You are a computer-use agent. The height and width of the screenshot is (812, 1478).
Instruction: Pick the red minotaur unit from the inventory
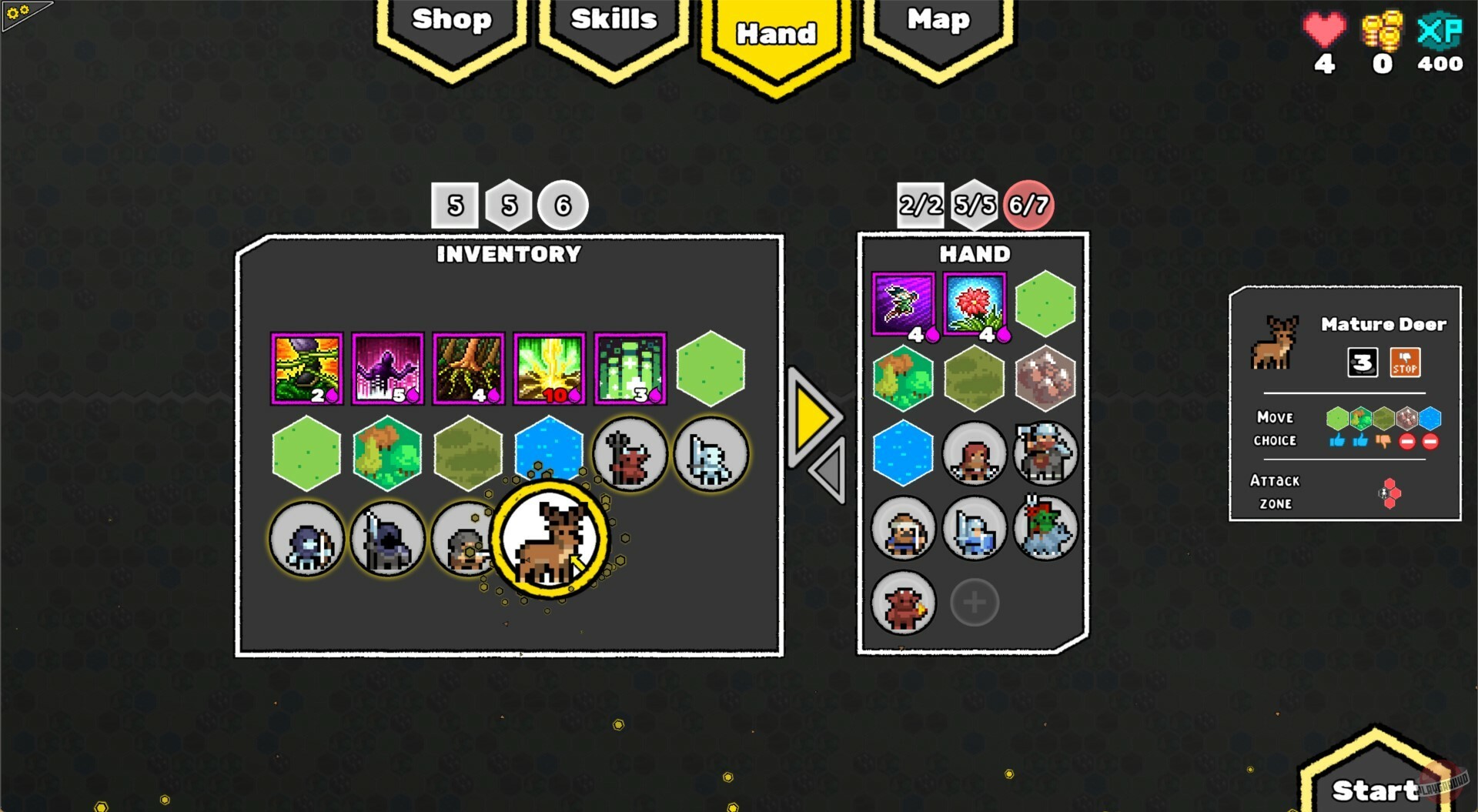coord(631,454)
